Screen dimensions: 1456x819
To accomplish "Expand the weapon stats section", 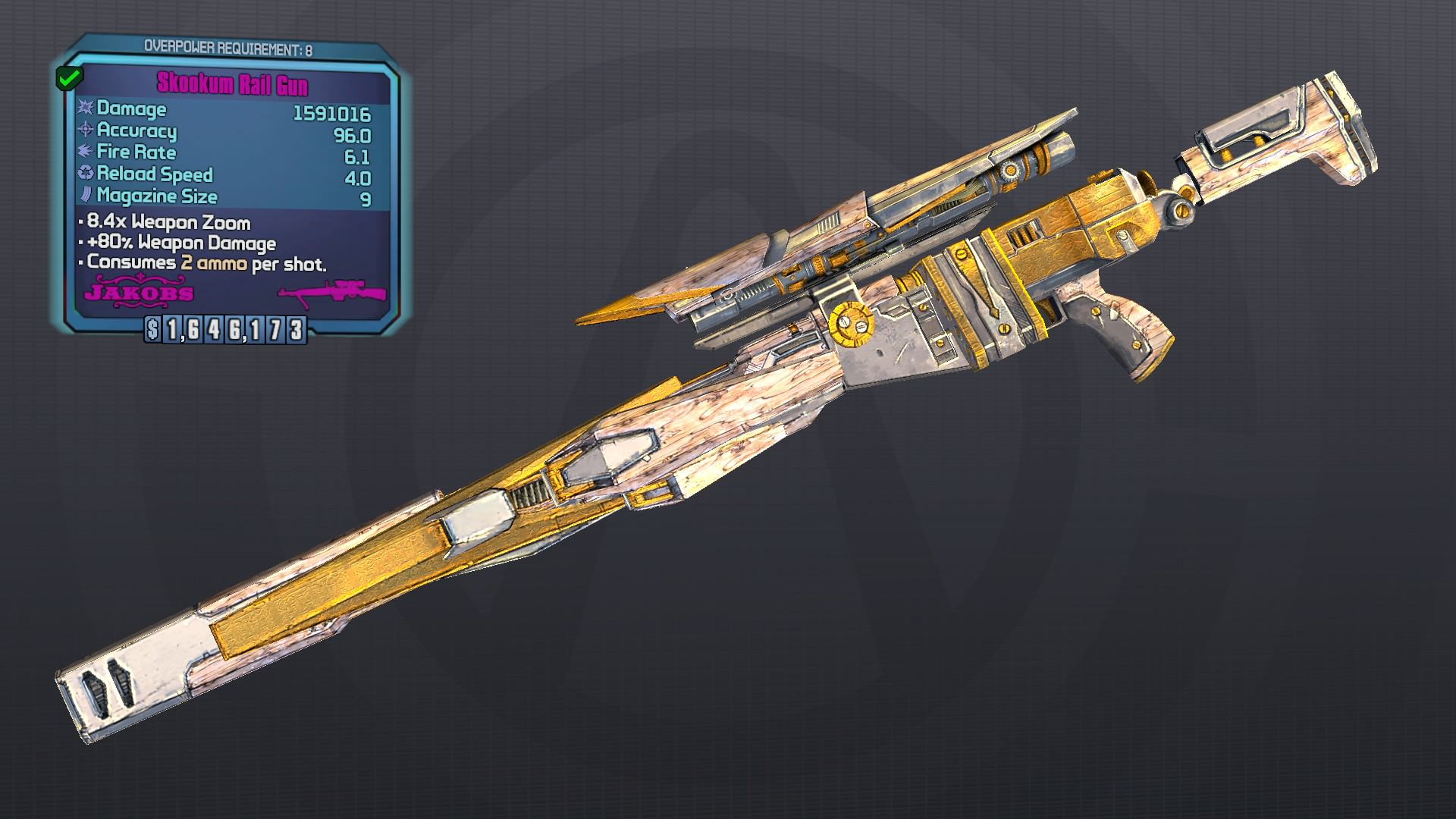I will click(x=227, y=152).
